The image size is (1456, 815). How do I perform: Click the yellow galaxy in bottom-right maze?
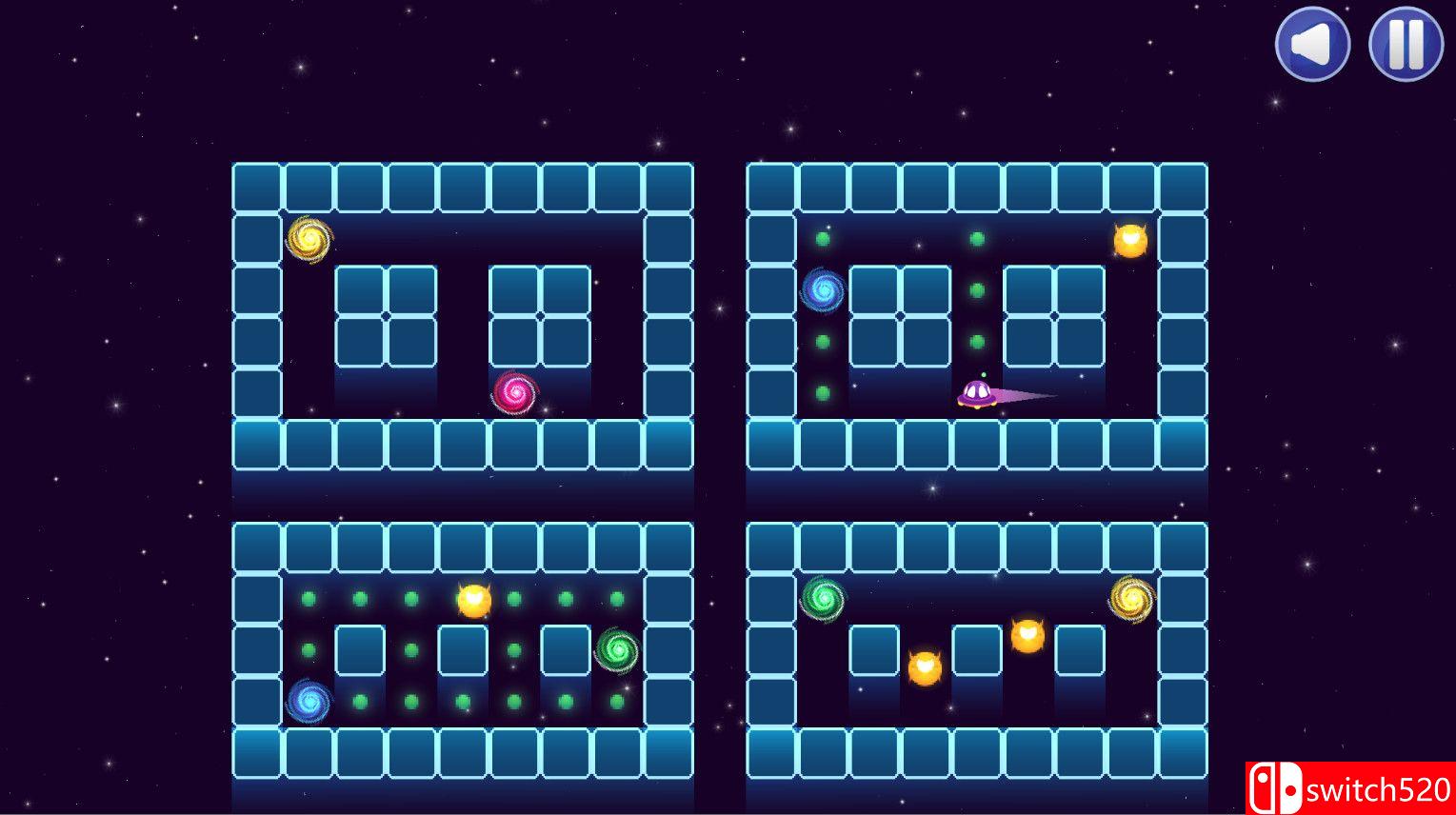[x=1131, y=598]
